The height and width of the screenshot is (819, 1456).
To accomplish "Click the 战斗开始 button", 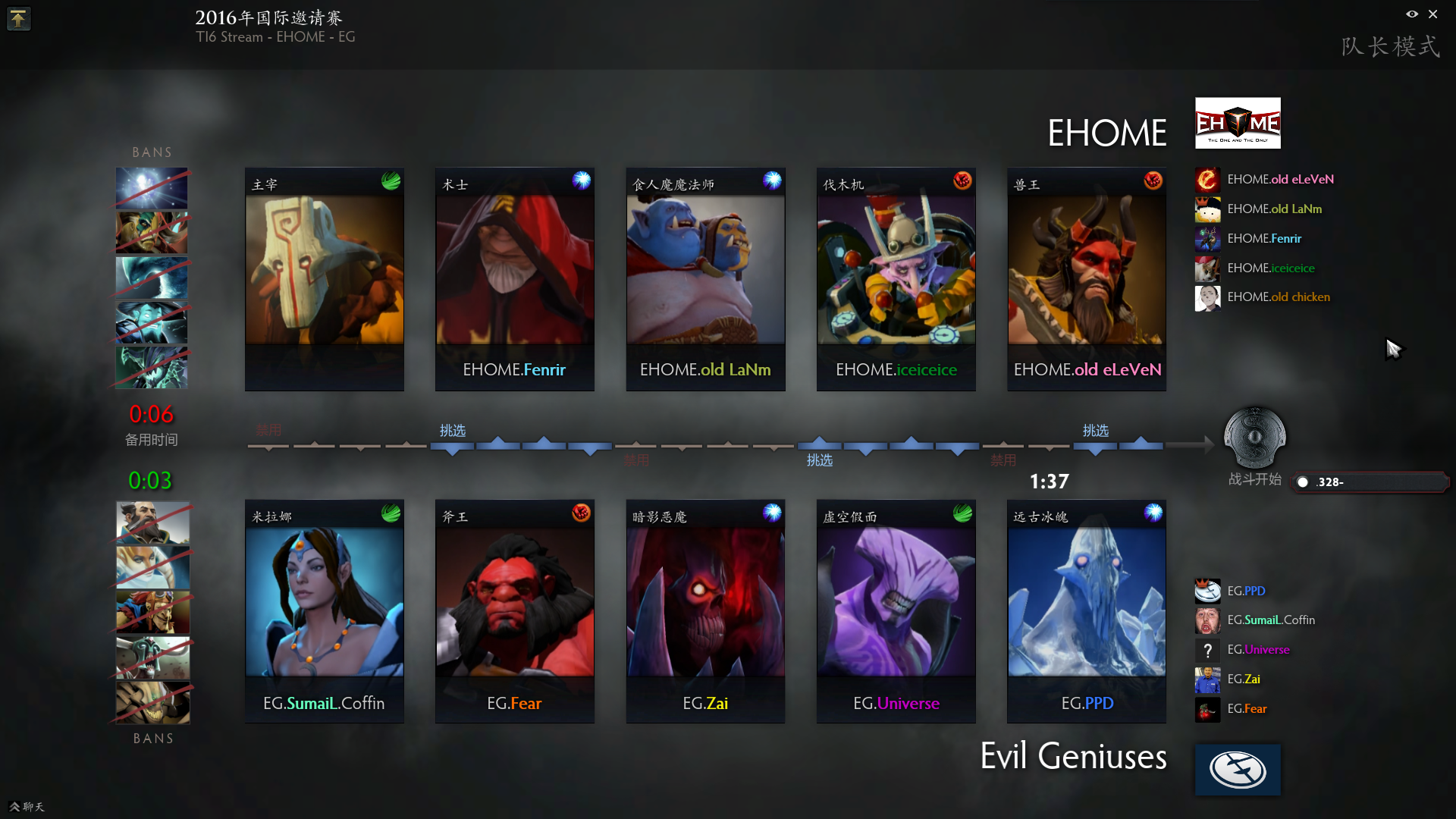I will (x=1255, y=479).
